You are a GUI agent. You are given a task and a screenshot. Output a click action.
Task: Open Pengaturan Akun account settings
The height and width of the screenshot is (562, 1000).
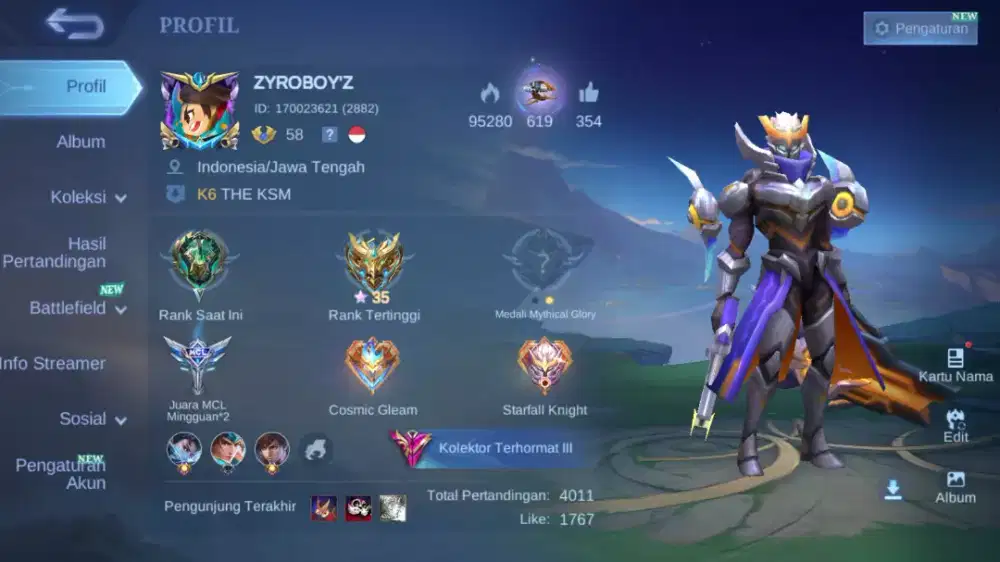(x=62, y=474)
